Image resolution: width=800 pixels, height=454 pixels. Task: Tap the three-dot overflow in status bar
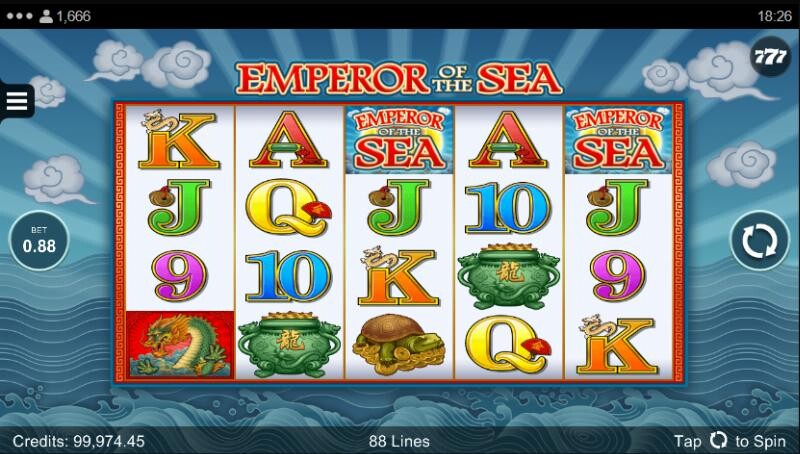19,15
